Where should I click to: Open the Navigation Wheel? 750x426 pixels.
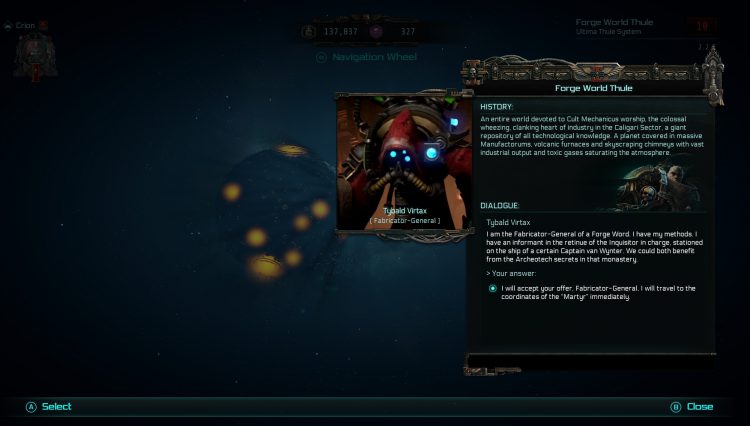point(367,57)
